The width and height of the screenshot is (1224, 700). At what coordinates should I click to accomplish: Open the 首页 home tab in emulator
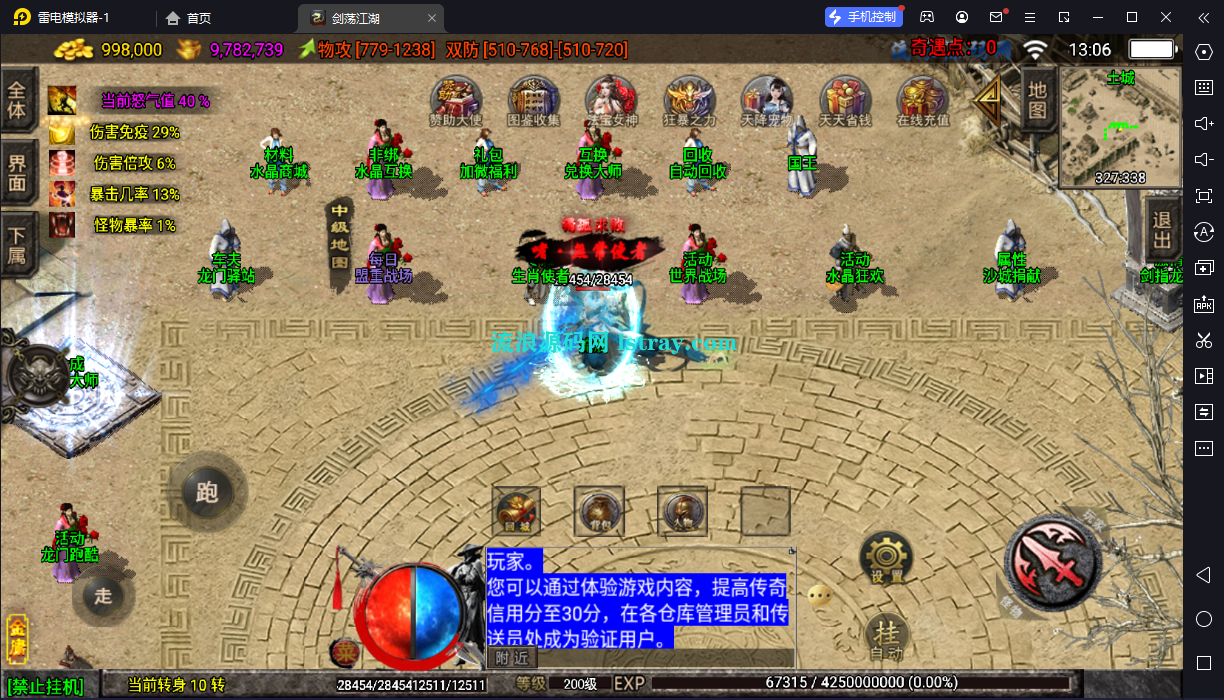point(189,18)
